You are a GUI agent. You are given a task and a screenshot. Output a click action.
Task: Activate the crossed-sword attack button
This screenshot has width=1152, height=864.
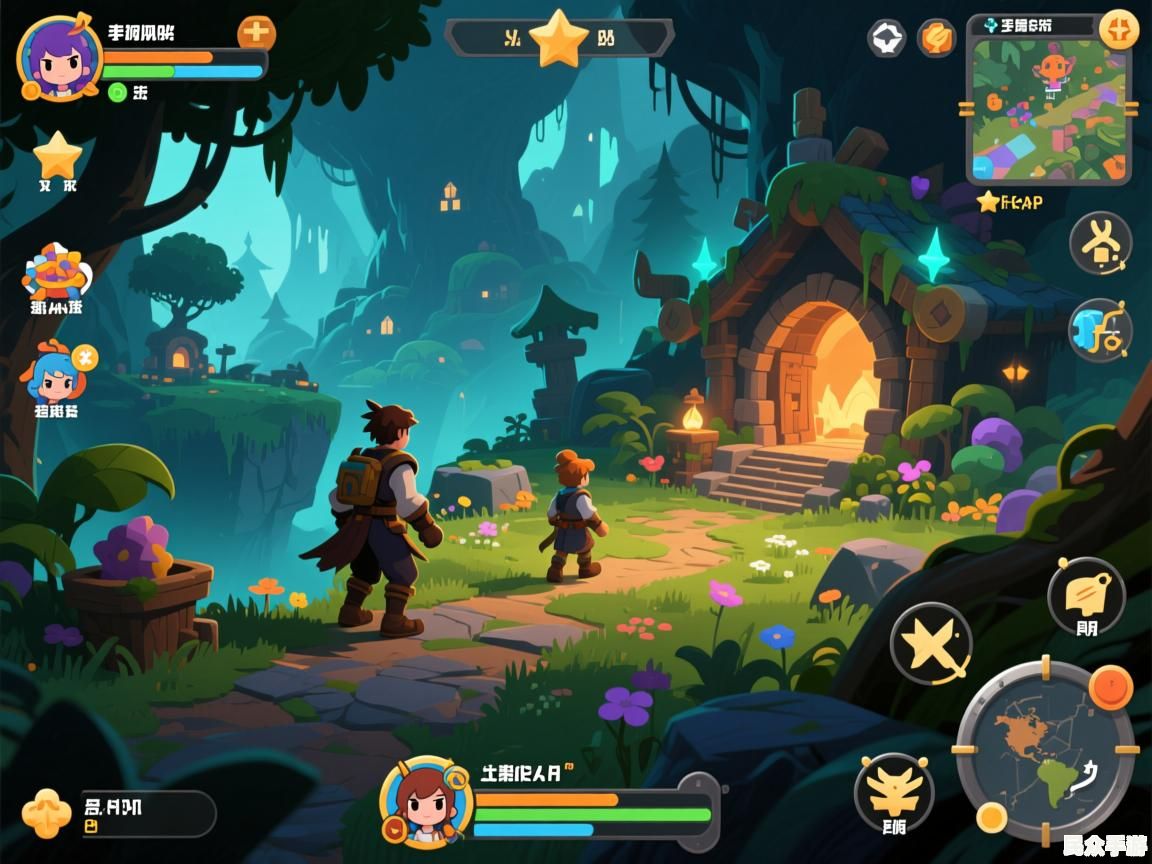point(930,643)
